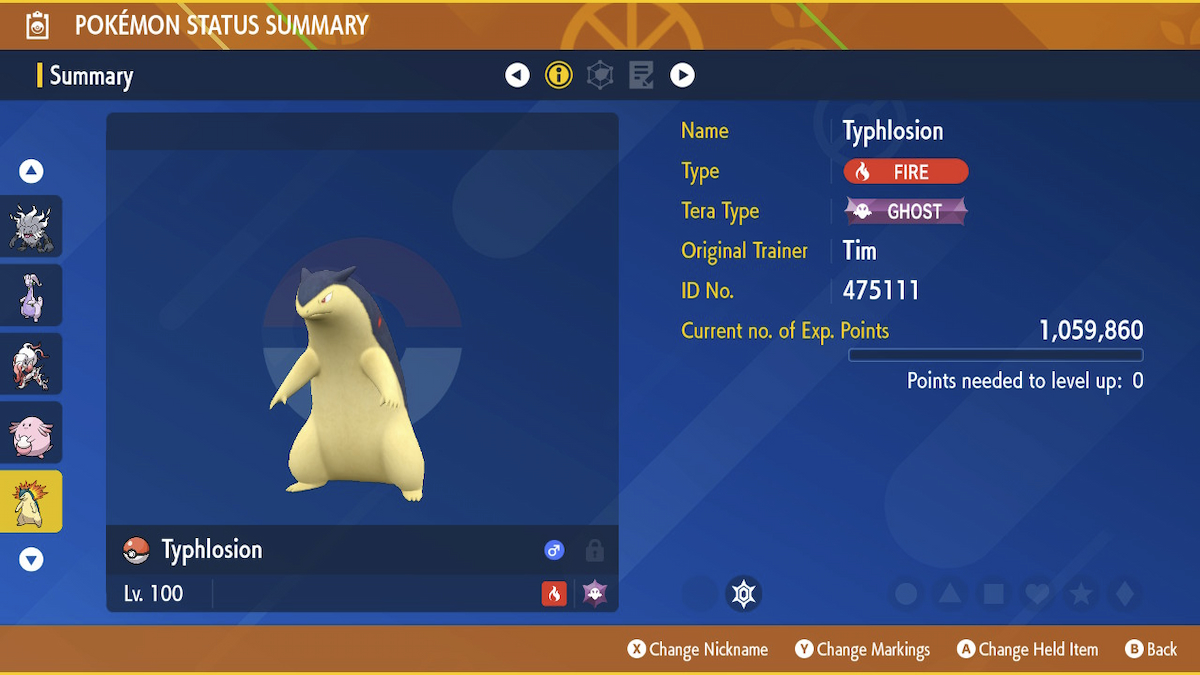
Task: Select Annihilape in the party list
Action: pos(31,226)
